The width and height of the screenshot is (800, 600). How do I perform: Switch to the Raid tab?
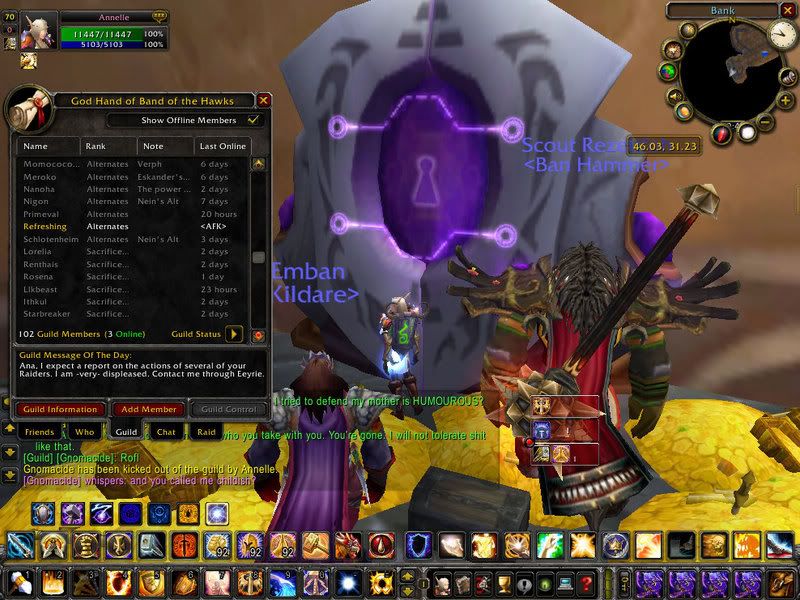206,431
